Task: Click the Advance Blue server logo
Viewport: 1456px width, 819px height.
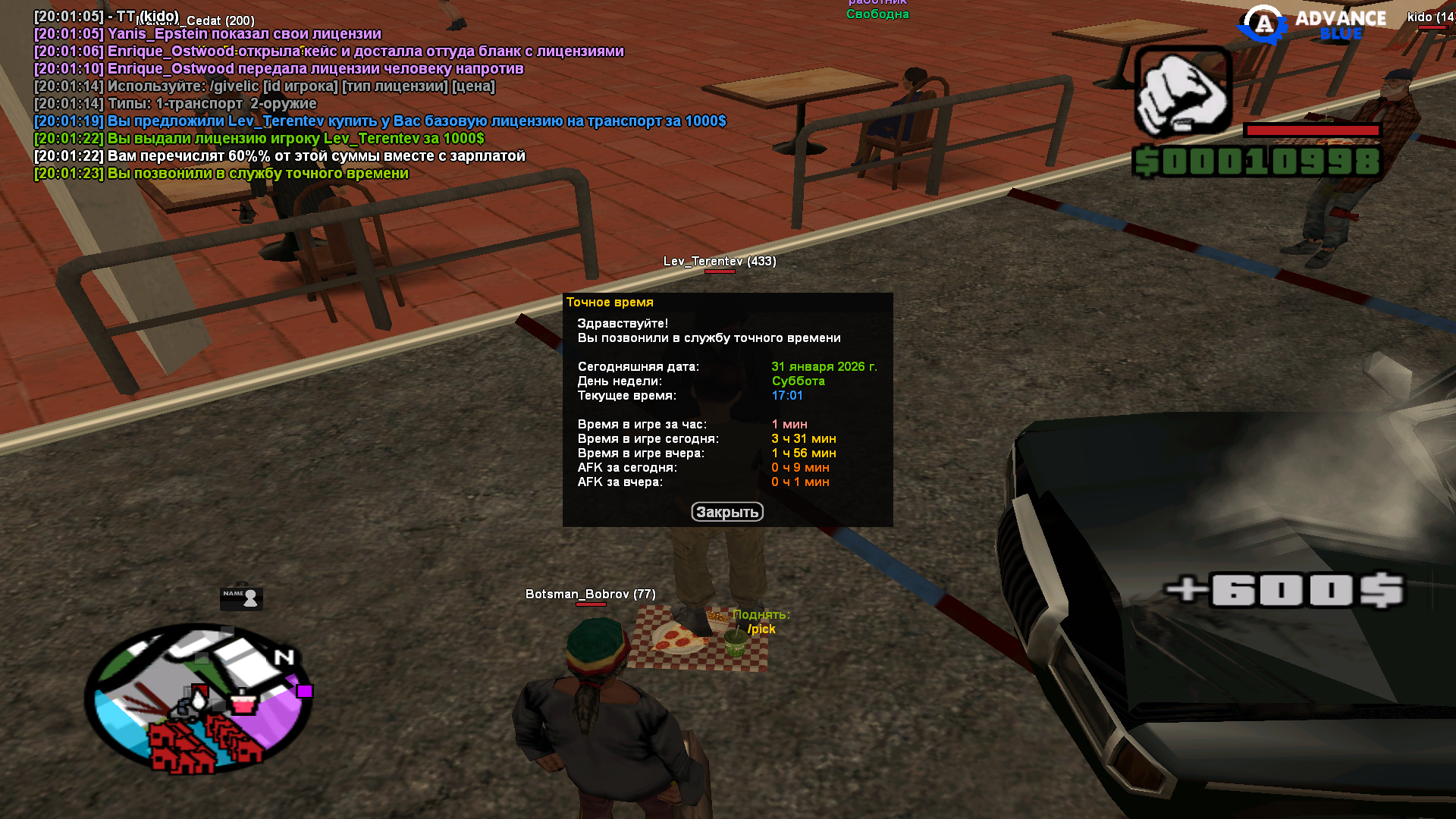Action: (x=1312, y=25)
